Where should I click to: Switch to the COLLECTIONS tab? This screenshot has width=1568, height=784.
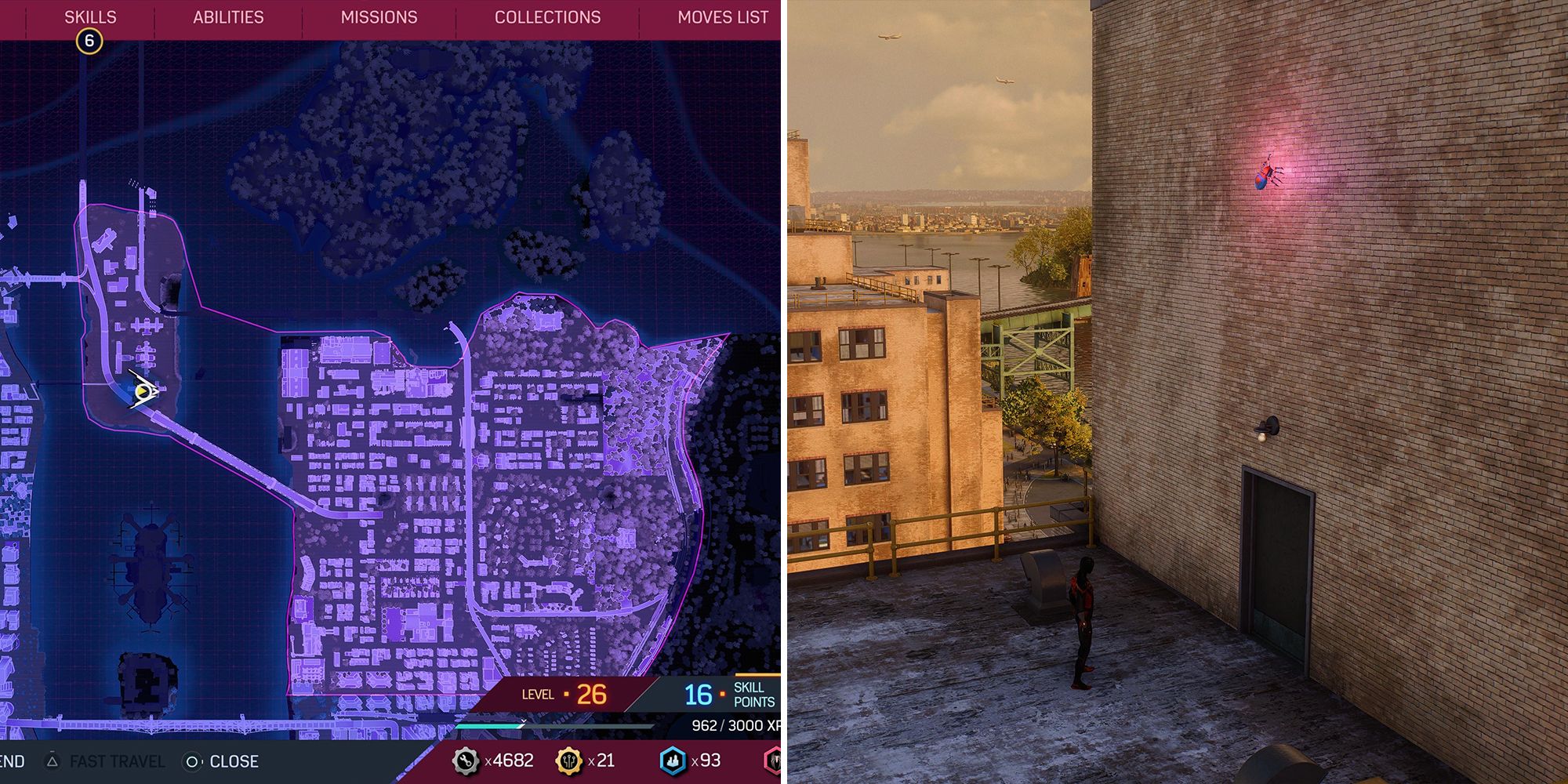click(547, 16)
